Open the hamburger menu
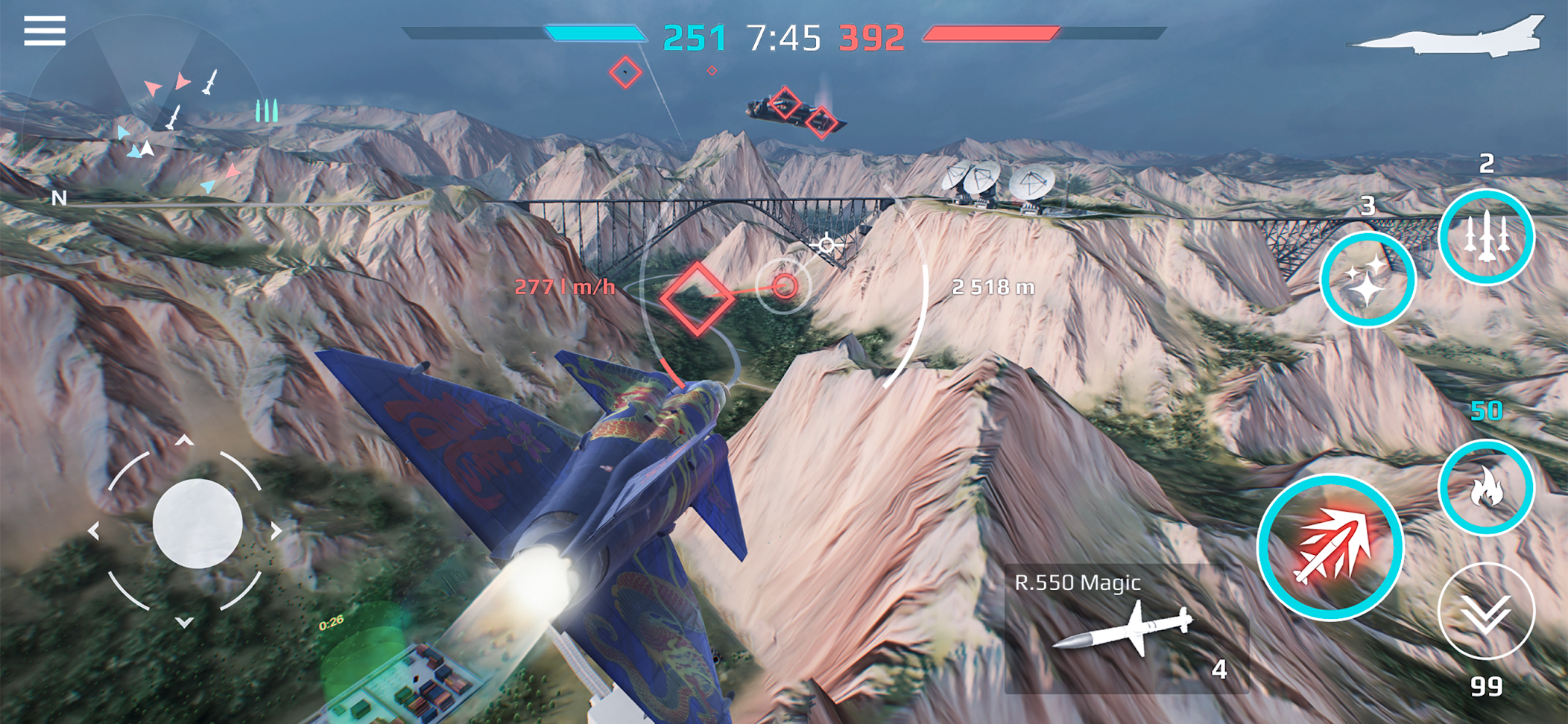Viewport: 1568px width, 724px height. click(x=45, y=31)
